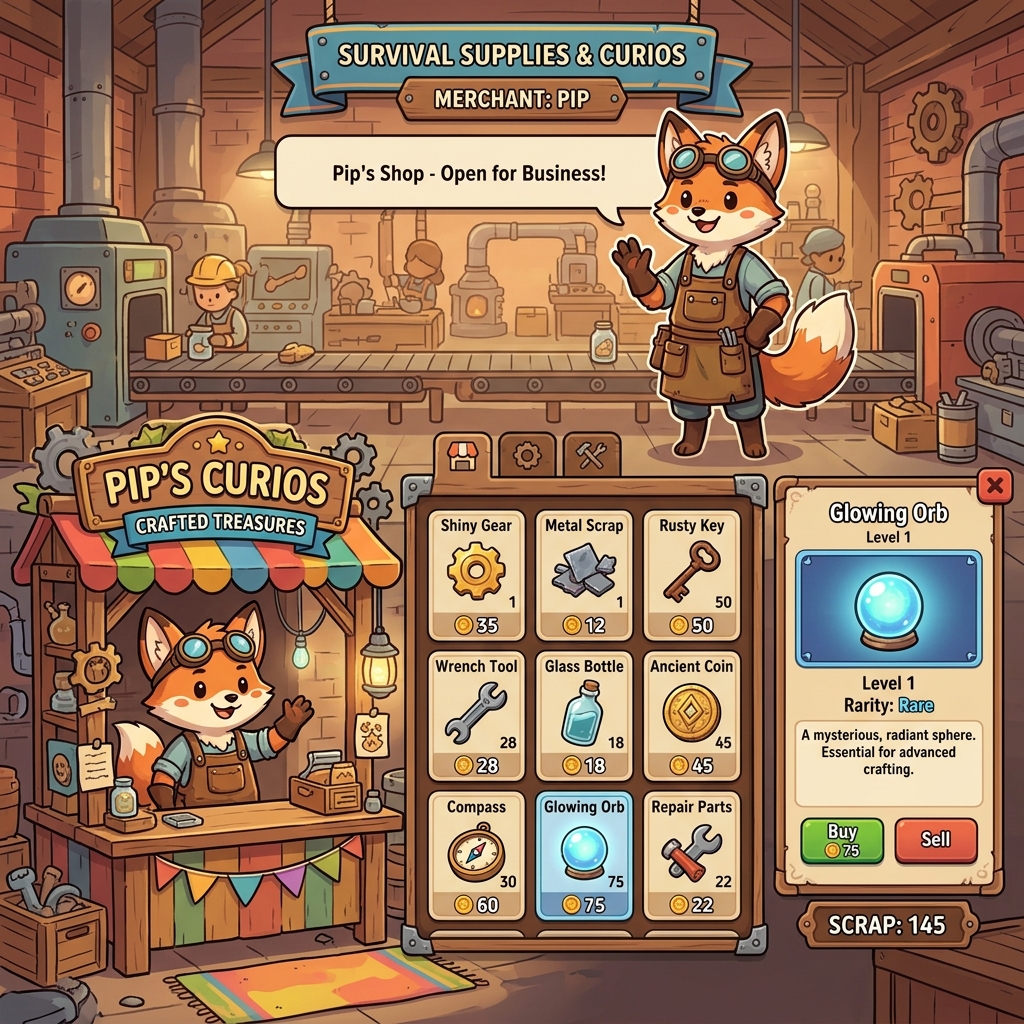Pick the Wrench Tool item
The width and height of the screenshot is (1024, 1024).
[475, 714]
